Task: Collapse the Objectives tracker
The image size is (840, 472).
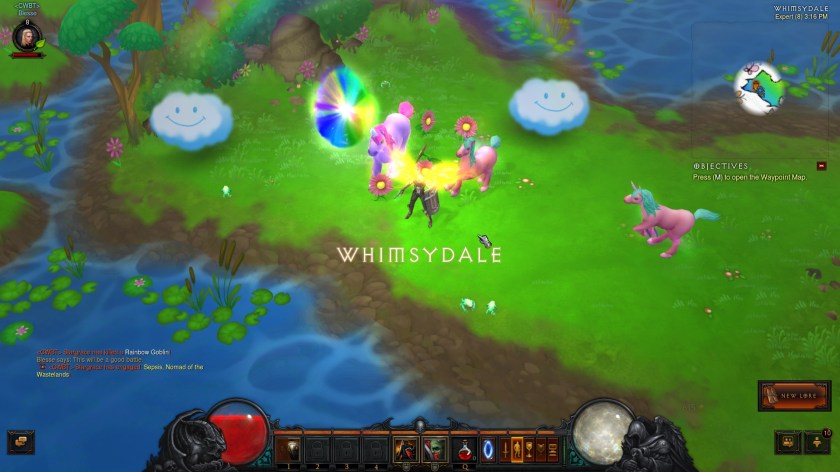Action: click(x=822, y=166)
